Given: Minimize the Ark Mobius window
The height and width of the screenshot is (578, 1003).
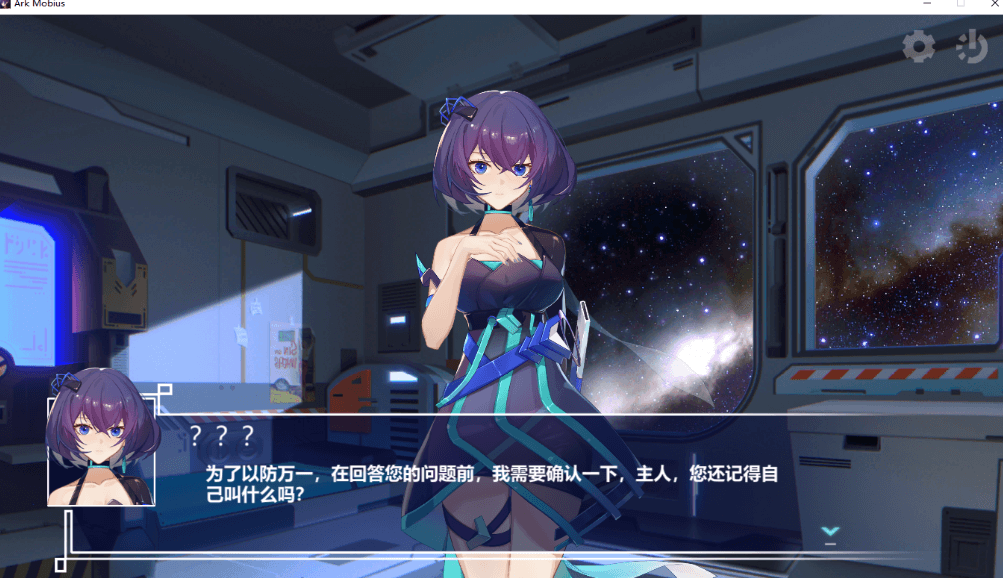Looking at the screenshot, I should coord(926,4).
